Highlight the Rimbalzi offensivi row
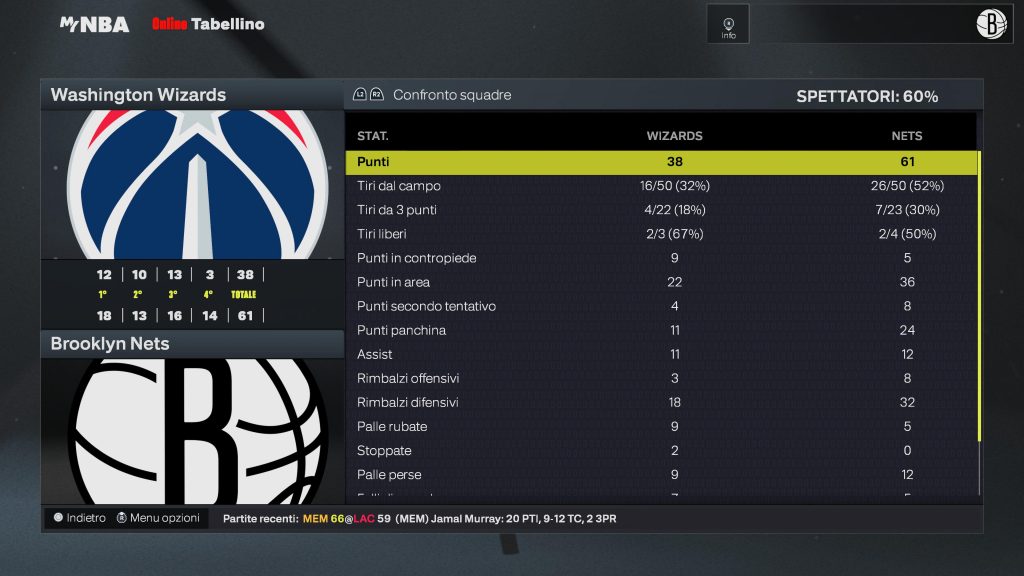Image resolution: width=1024 pixels, height=576 pixels. pos(660,378)
